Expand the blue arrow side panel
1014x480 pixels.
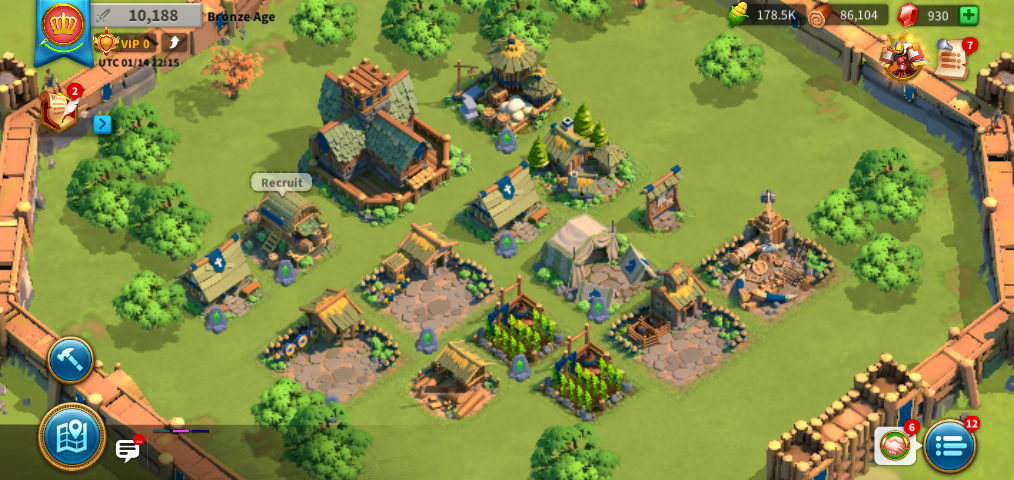coord(102,124)
